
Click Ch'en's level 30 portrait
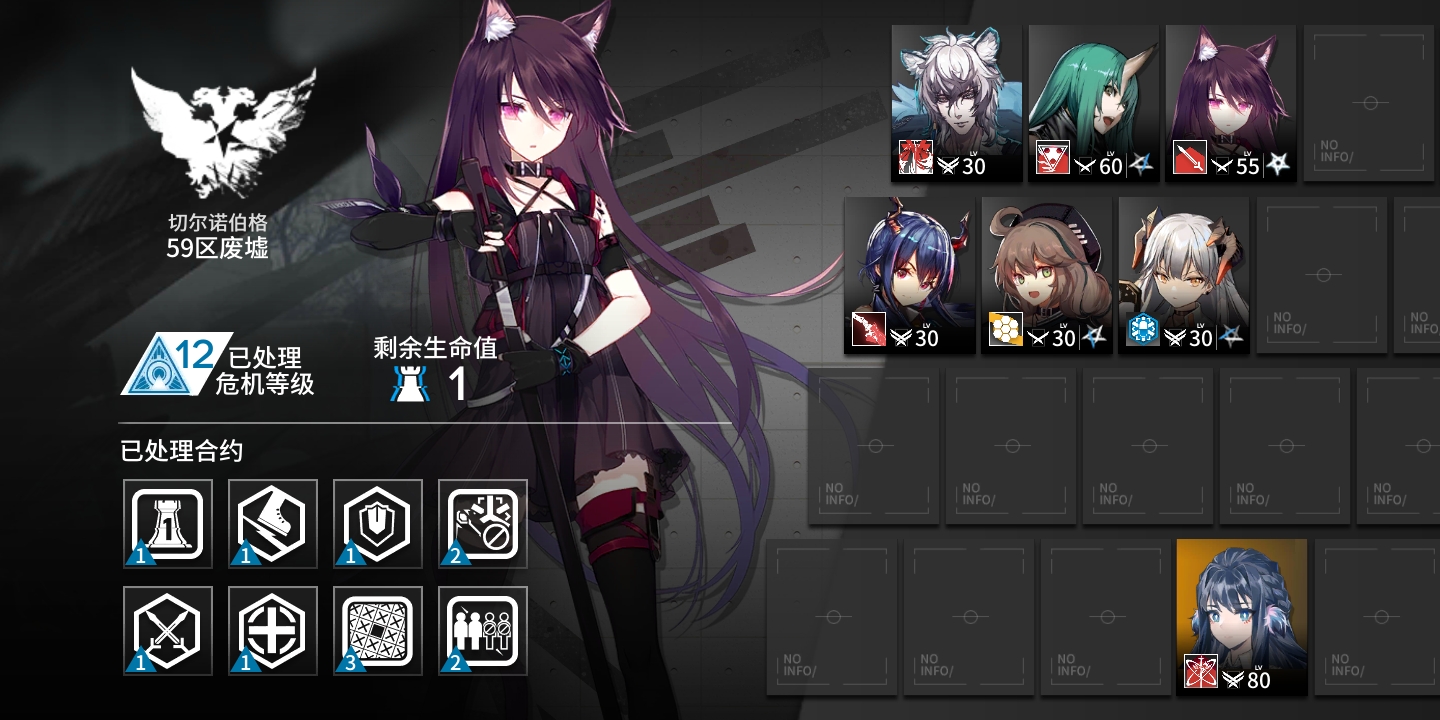(910, 270)
